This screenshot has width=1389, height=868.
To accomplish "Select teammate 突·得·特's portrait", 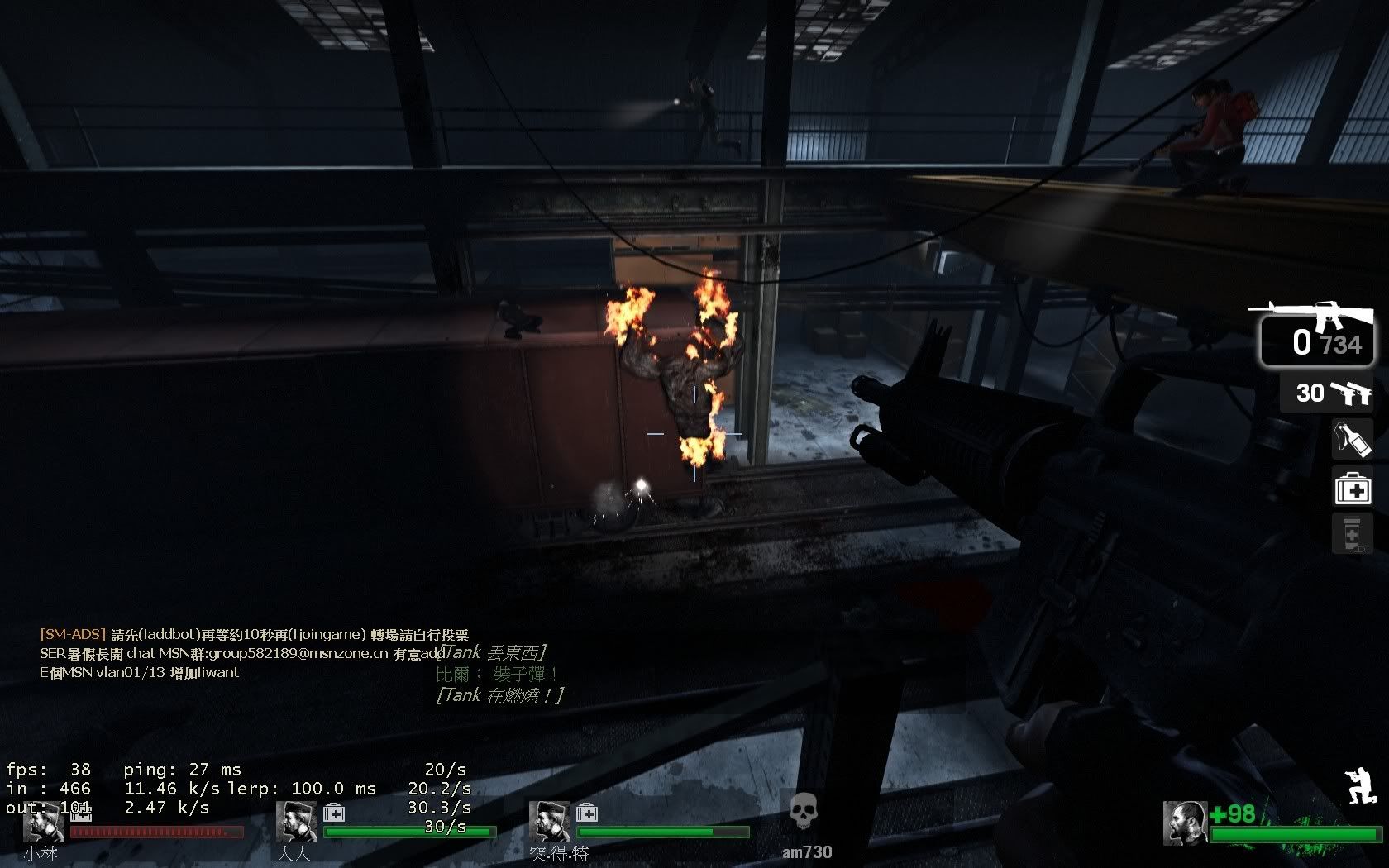I will (550, 823).
